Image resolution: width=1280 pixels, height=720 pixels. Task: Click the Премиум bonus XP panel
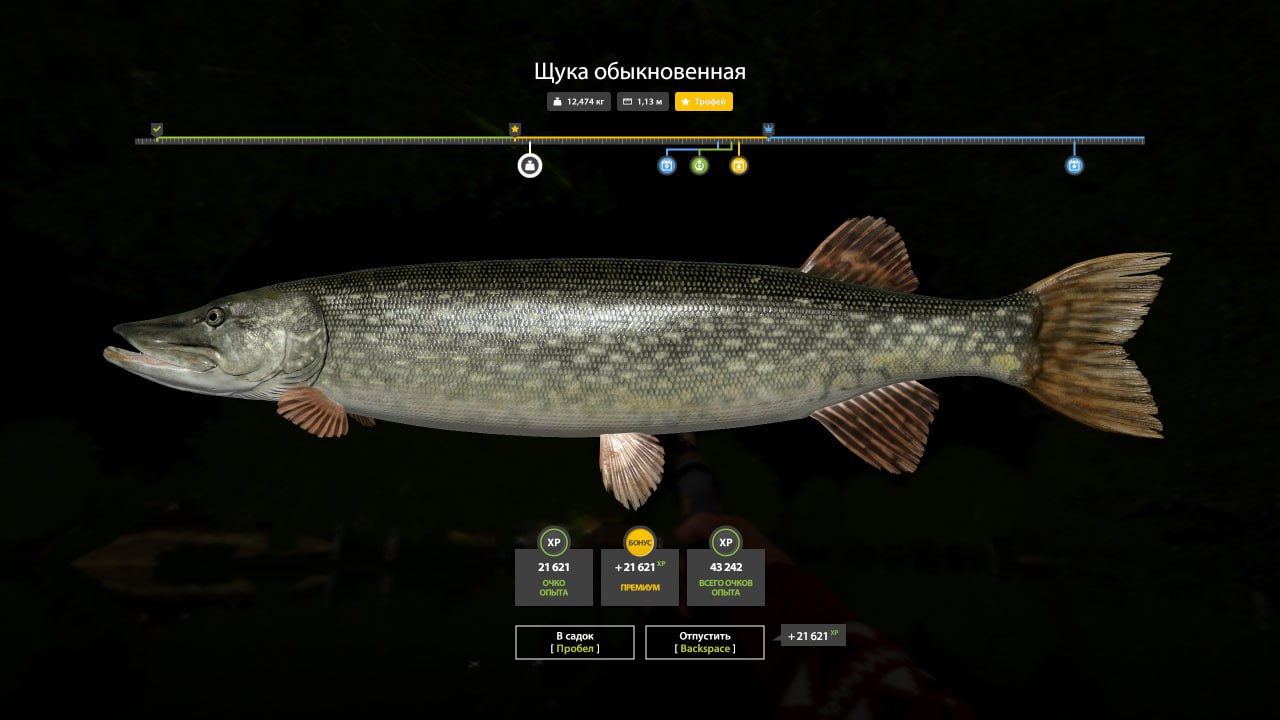coord(640,577)
